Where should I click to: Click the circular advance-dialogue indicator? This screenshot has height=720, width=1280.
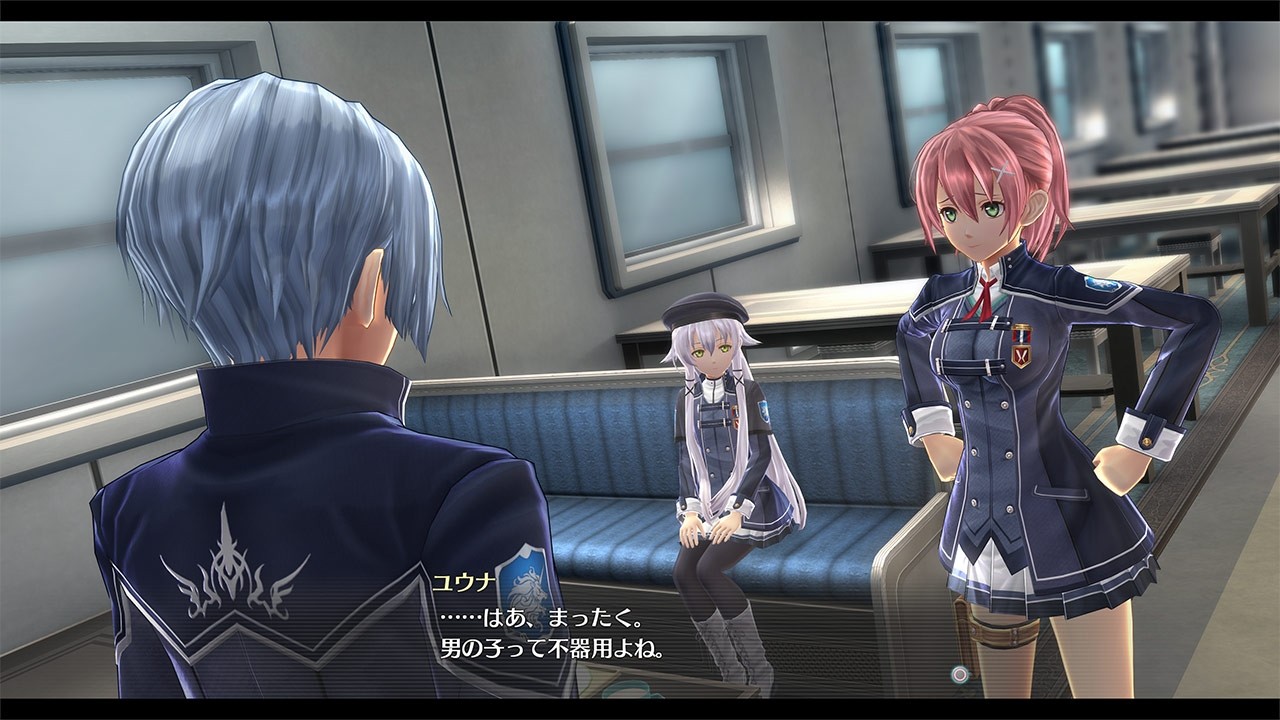(960, 674)
